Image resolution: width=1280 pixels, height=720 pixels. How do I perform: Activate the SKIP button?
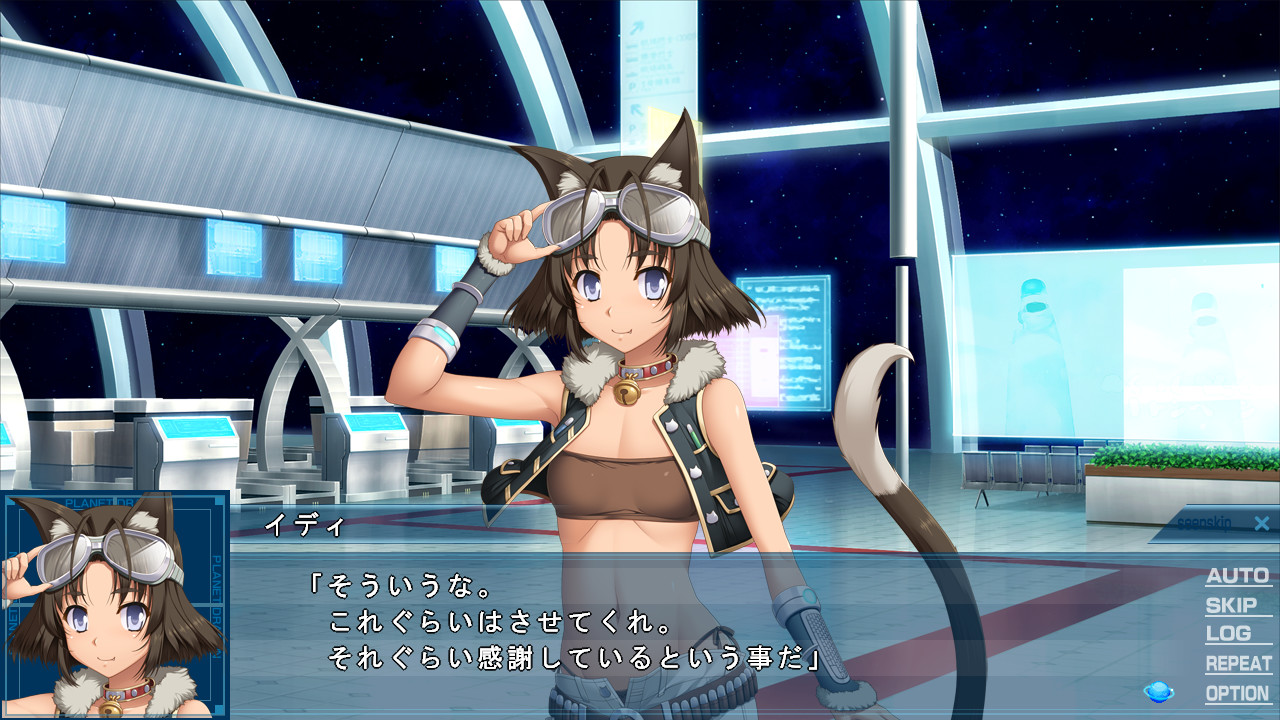(x=1231, y=605)
